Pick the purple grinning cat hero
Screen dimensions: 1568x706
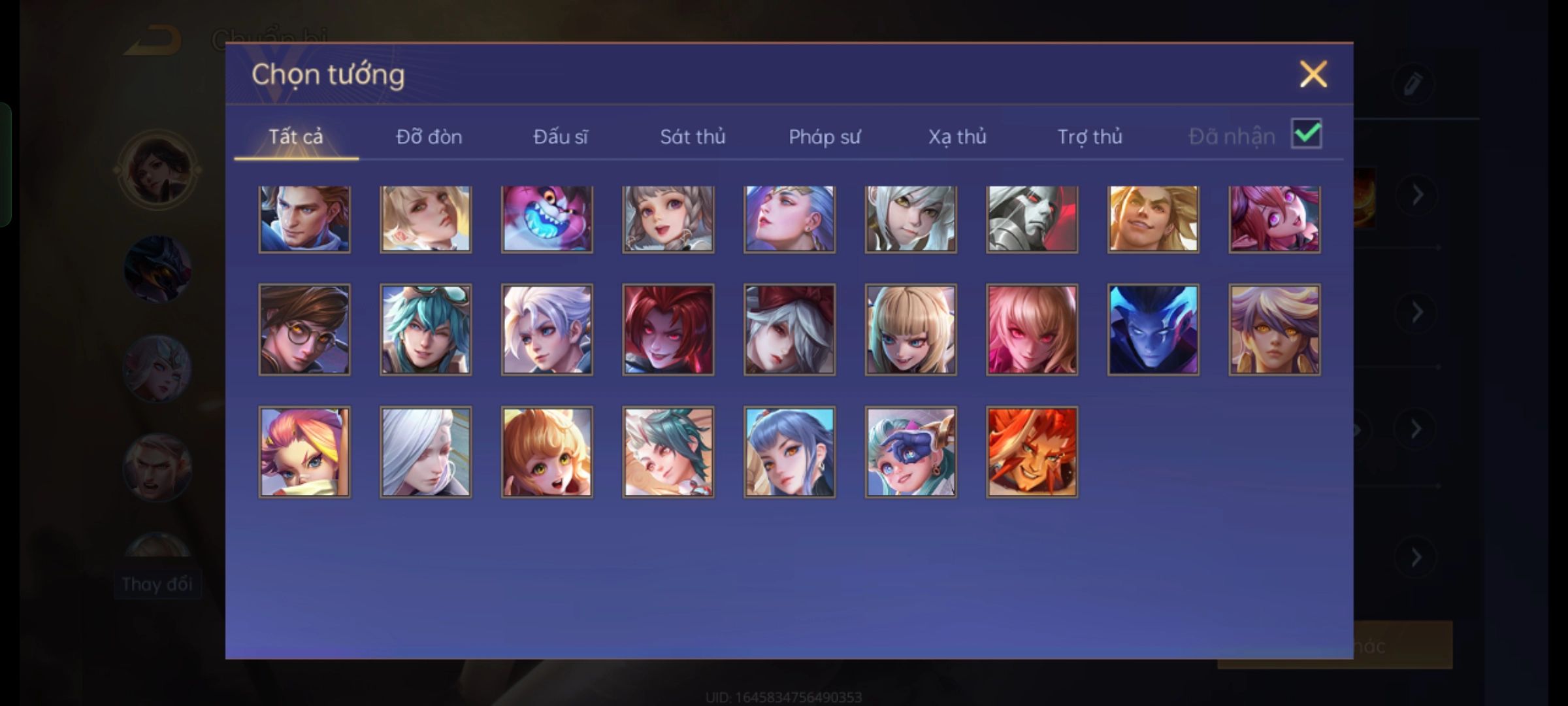point(547,219)
